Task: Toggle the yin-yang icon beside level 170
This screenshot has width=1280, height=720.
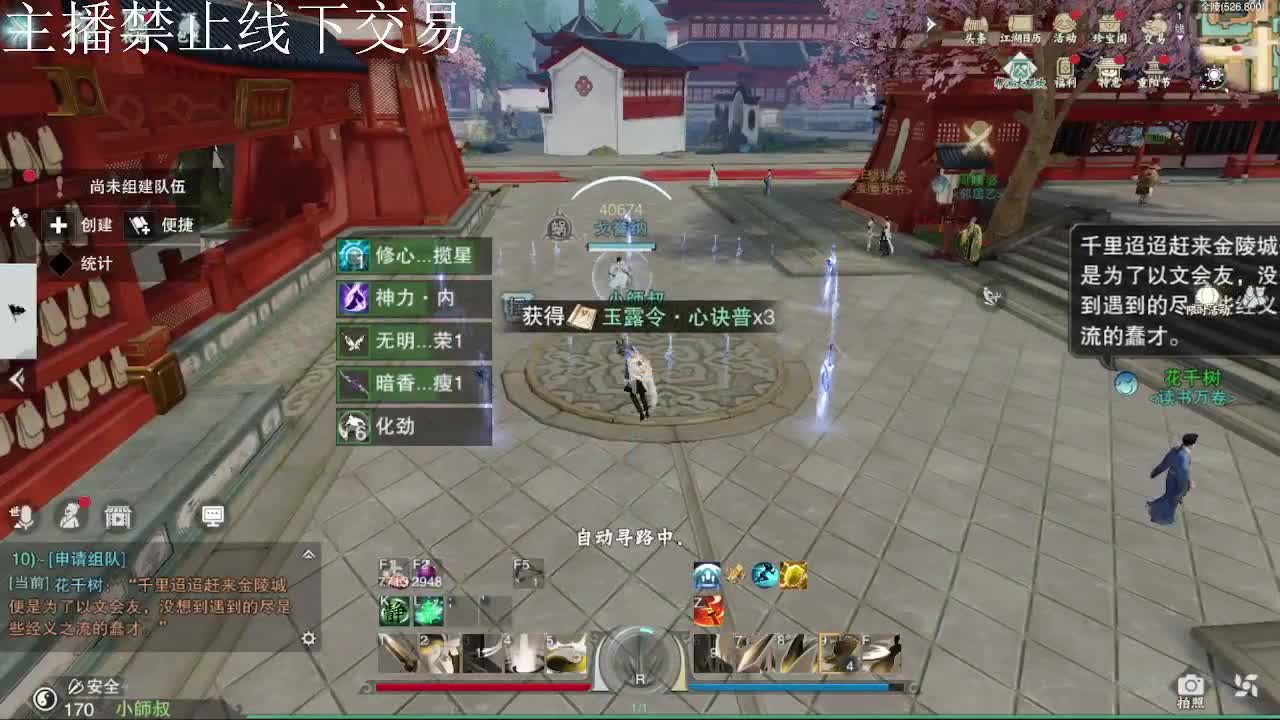Action: [x=47, y=701]
